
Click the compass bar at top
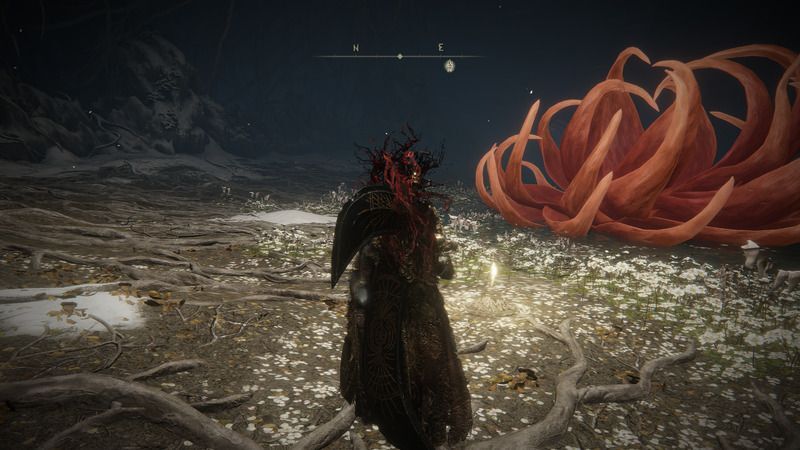pyautogui.click(x=399, y=55)
